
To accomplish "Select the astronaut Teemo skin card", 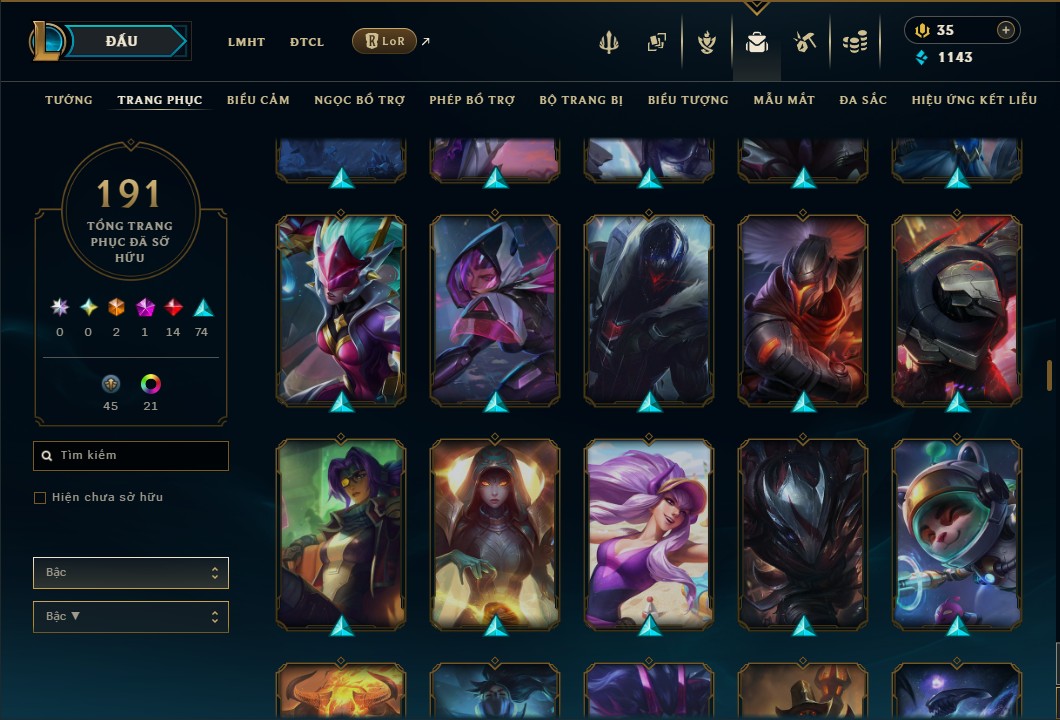I will click(957, 533).
